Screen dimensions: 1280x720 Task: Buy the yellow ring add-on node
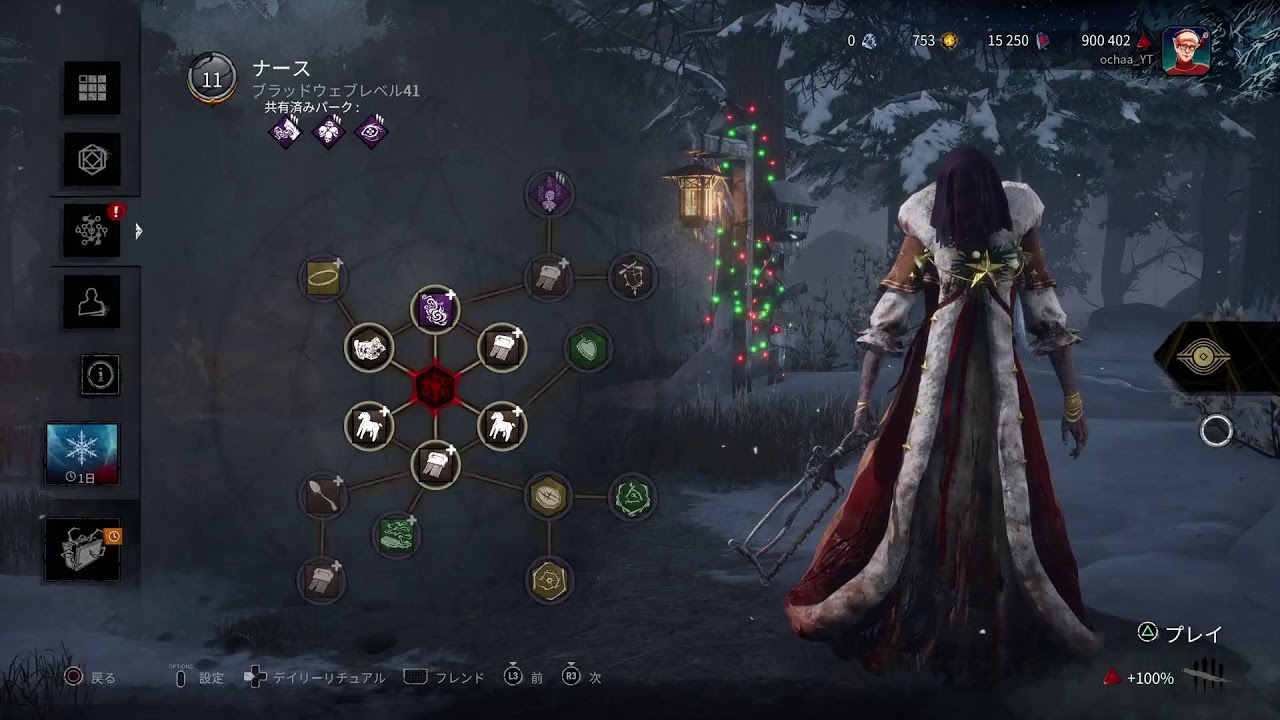click(323, 277)
